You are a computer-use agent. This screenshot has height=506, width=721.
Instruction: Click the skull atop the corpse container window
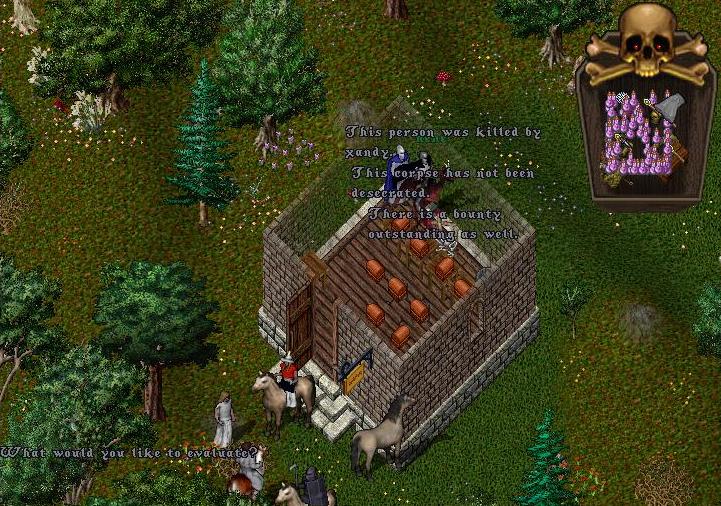(x=646, y=37)
